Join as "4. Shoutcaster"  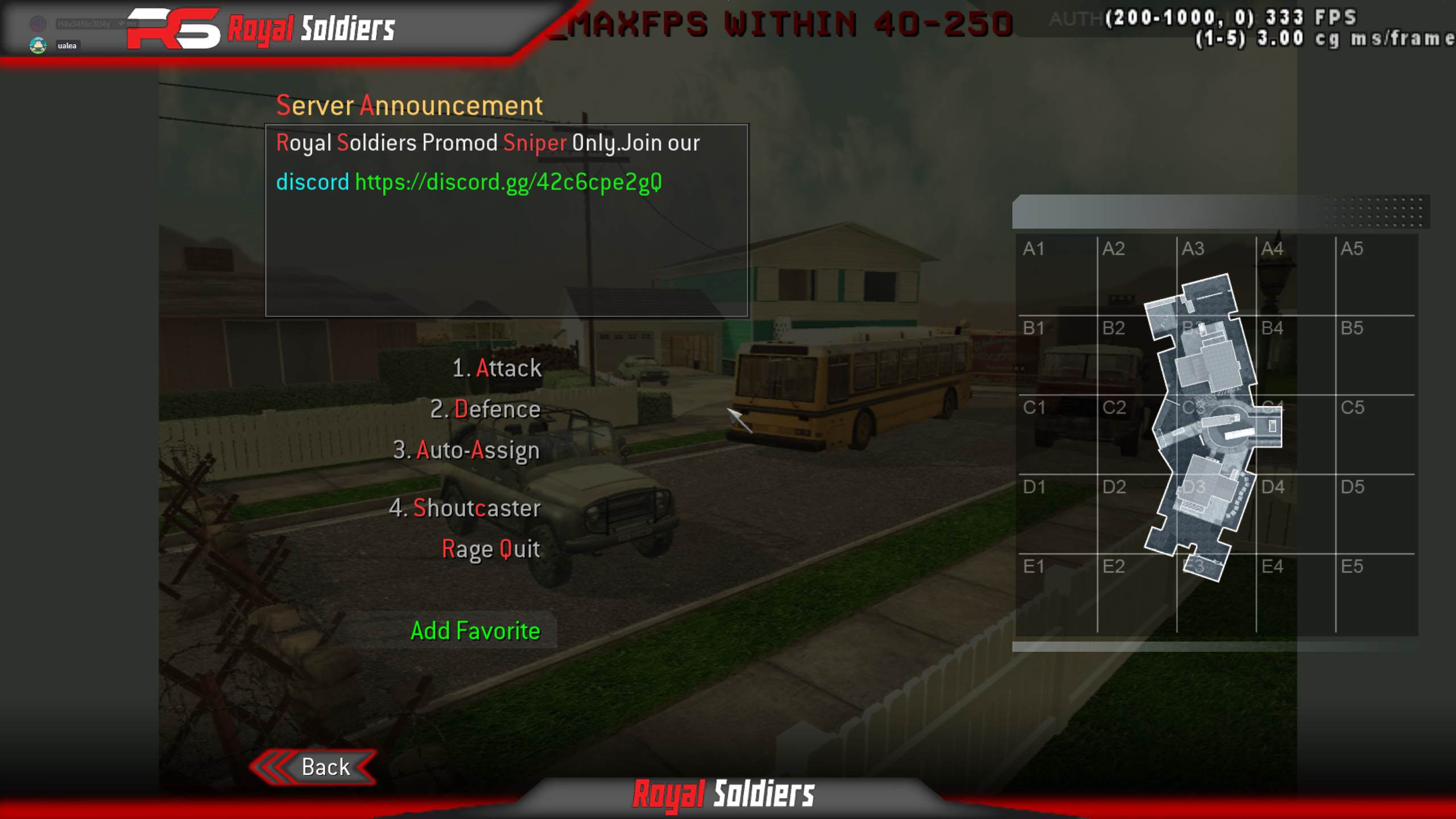469,508
